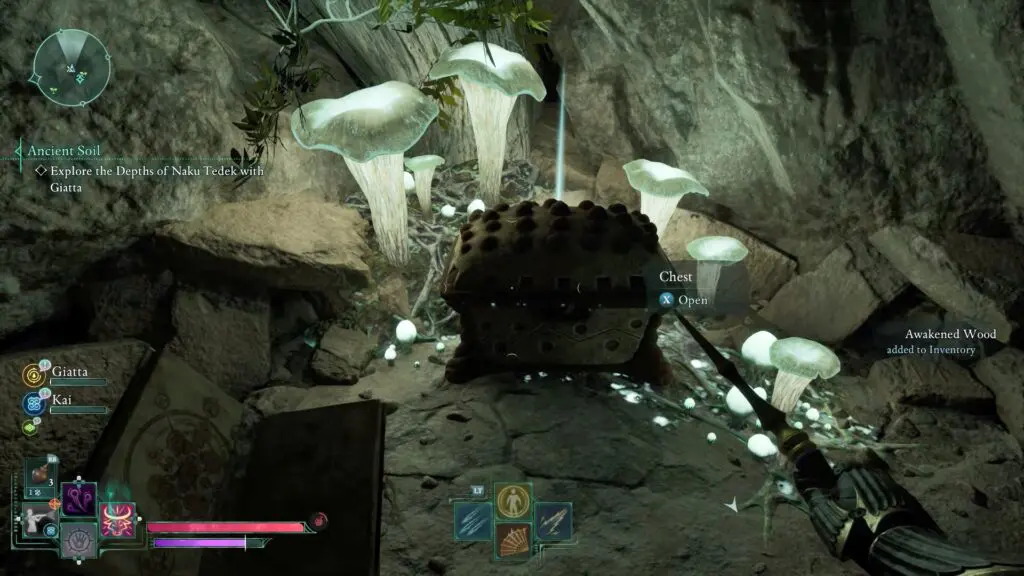Select Kai's companion portrait icon
This screenshot has height=576, width=1024.
[x=31, y=404]
